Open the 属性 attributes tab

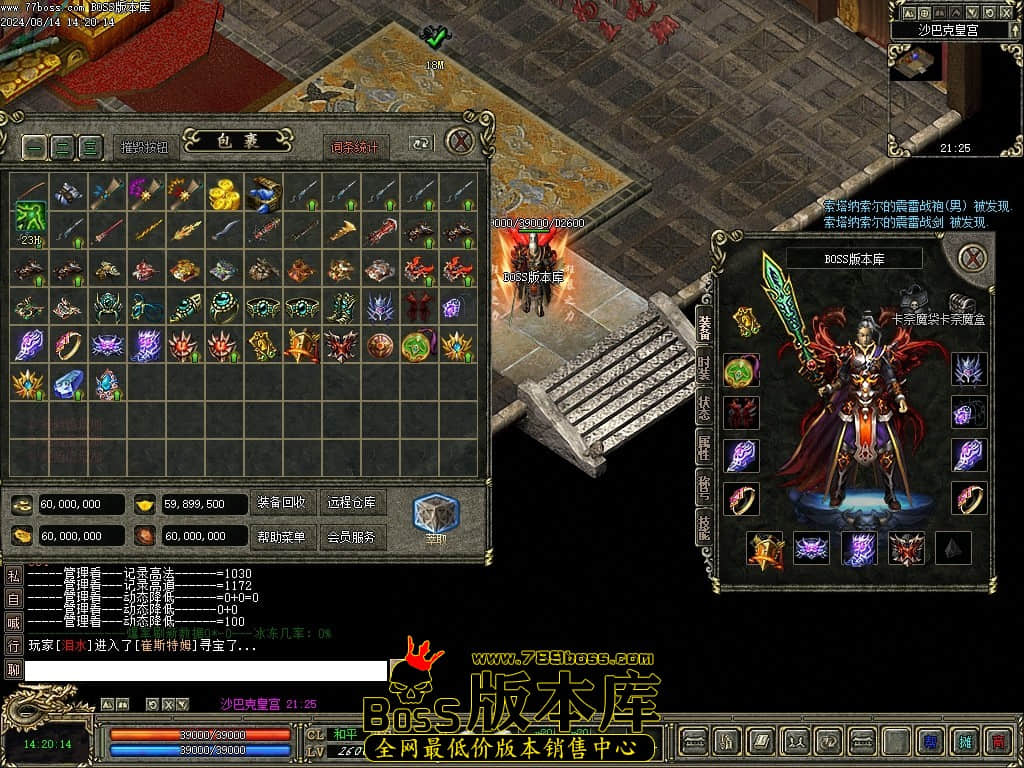[704, 447]
